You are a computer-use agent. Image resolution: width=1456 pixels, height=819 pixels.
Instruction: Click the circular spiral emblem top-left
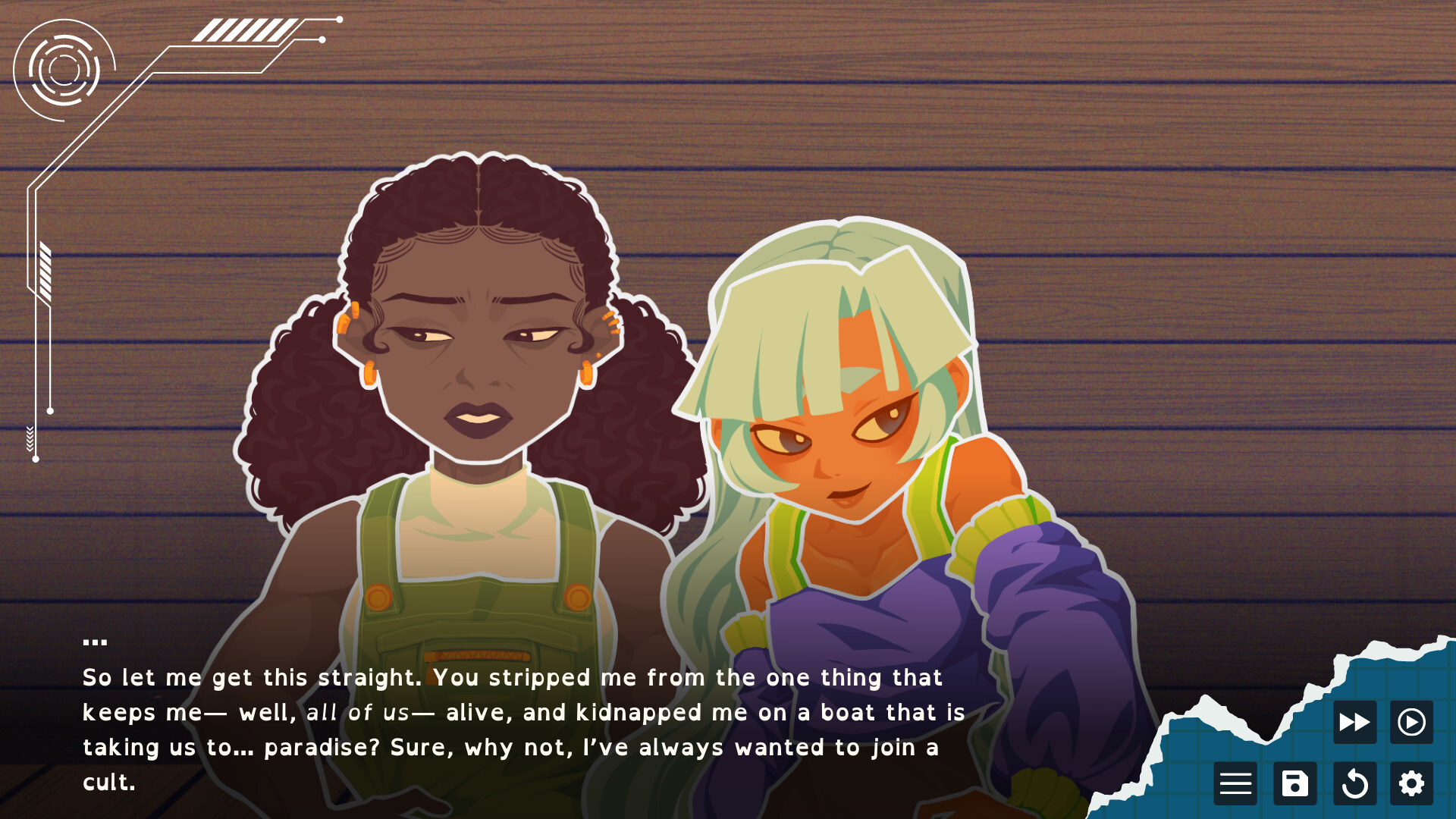click(64, 72)
